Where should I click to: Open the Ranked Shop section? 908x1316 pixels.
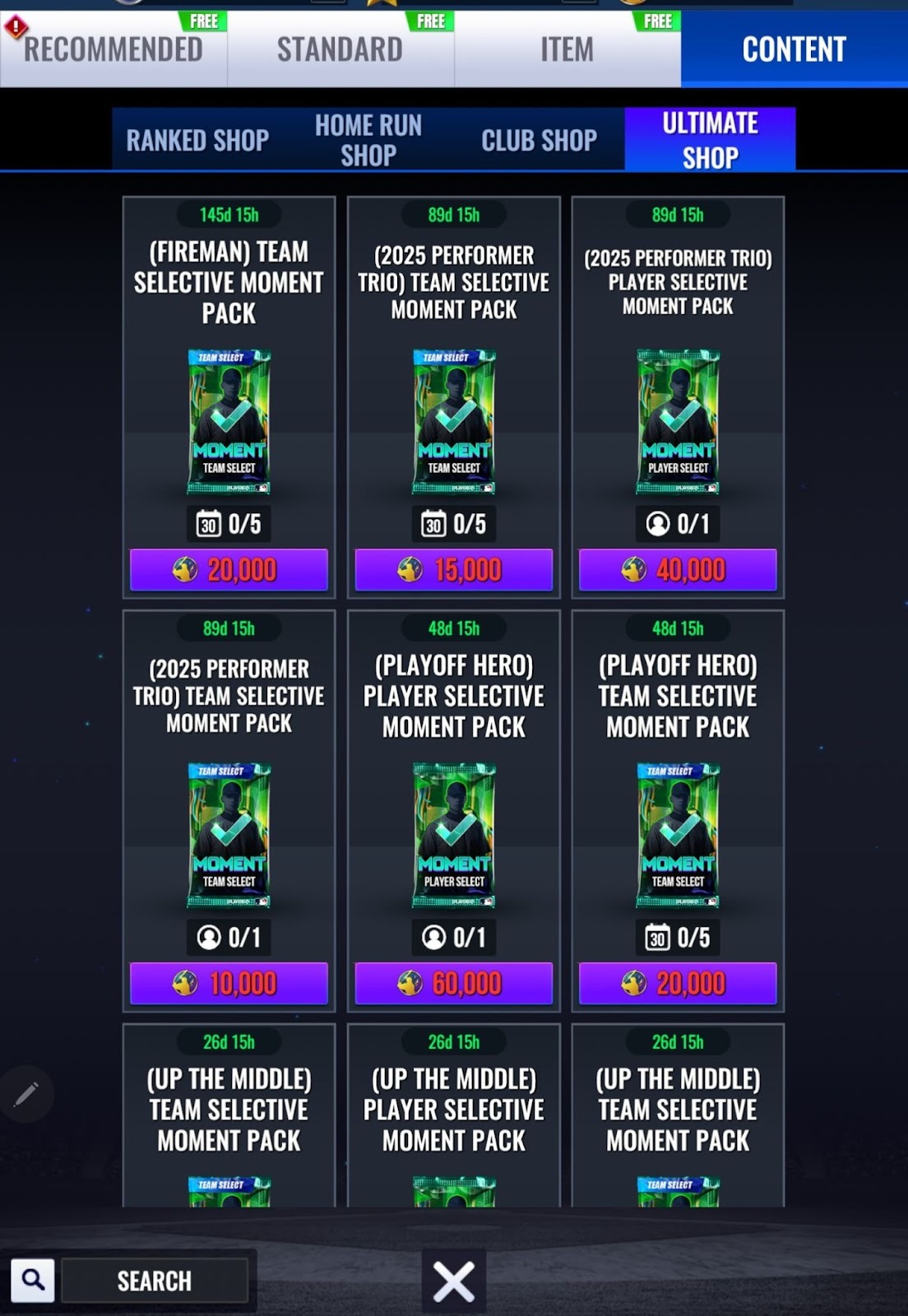pos(197,140)
